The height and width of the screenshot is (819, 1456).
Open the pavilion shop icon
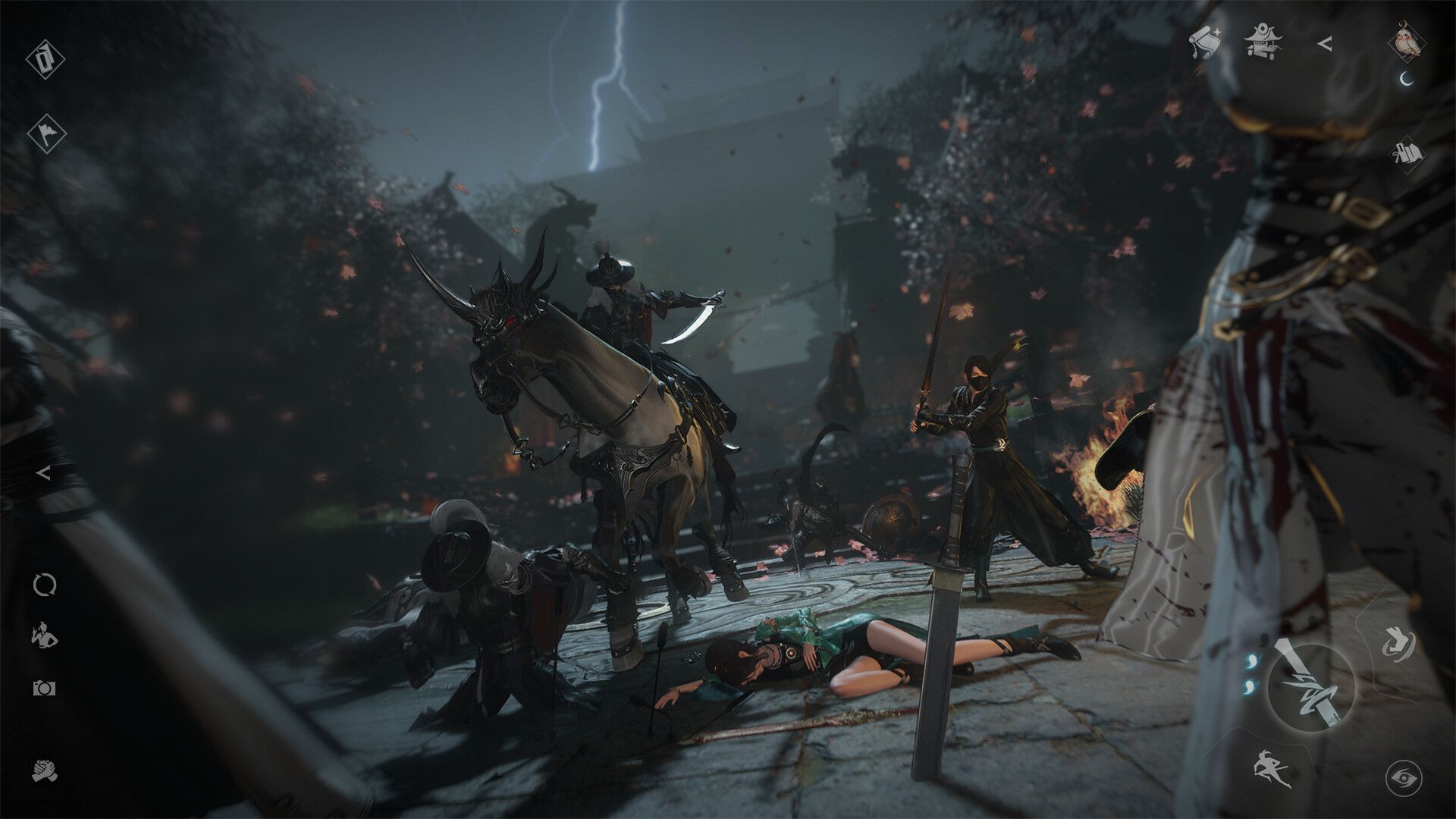(1263, 40)
